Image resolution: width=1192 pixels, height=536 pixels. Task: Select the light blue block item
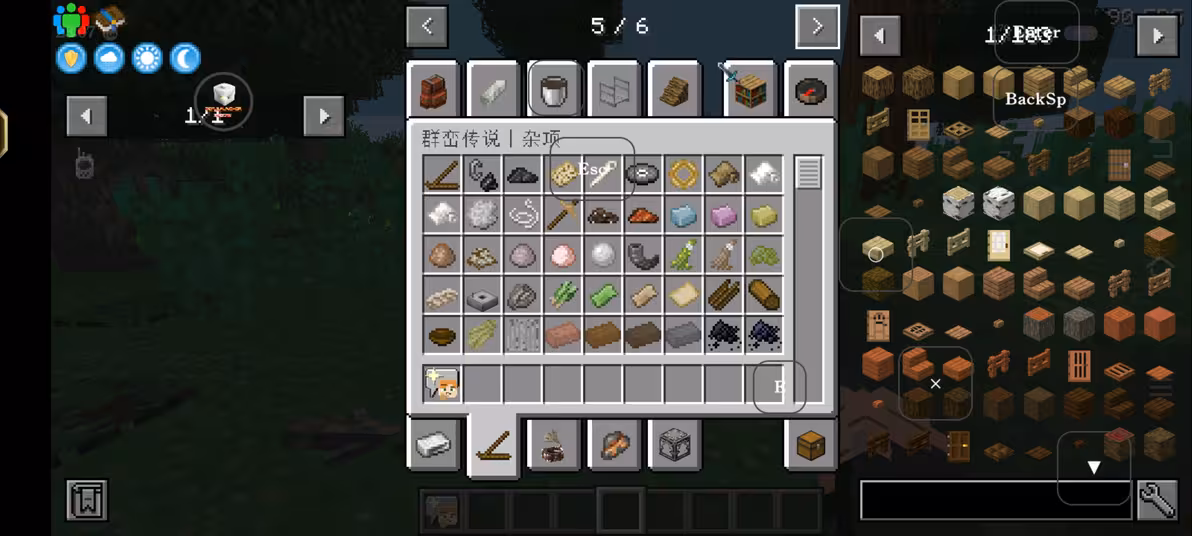click(683, 214)
